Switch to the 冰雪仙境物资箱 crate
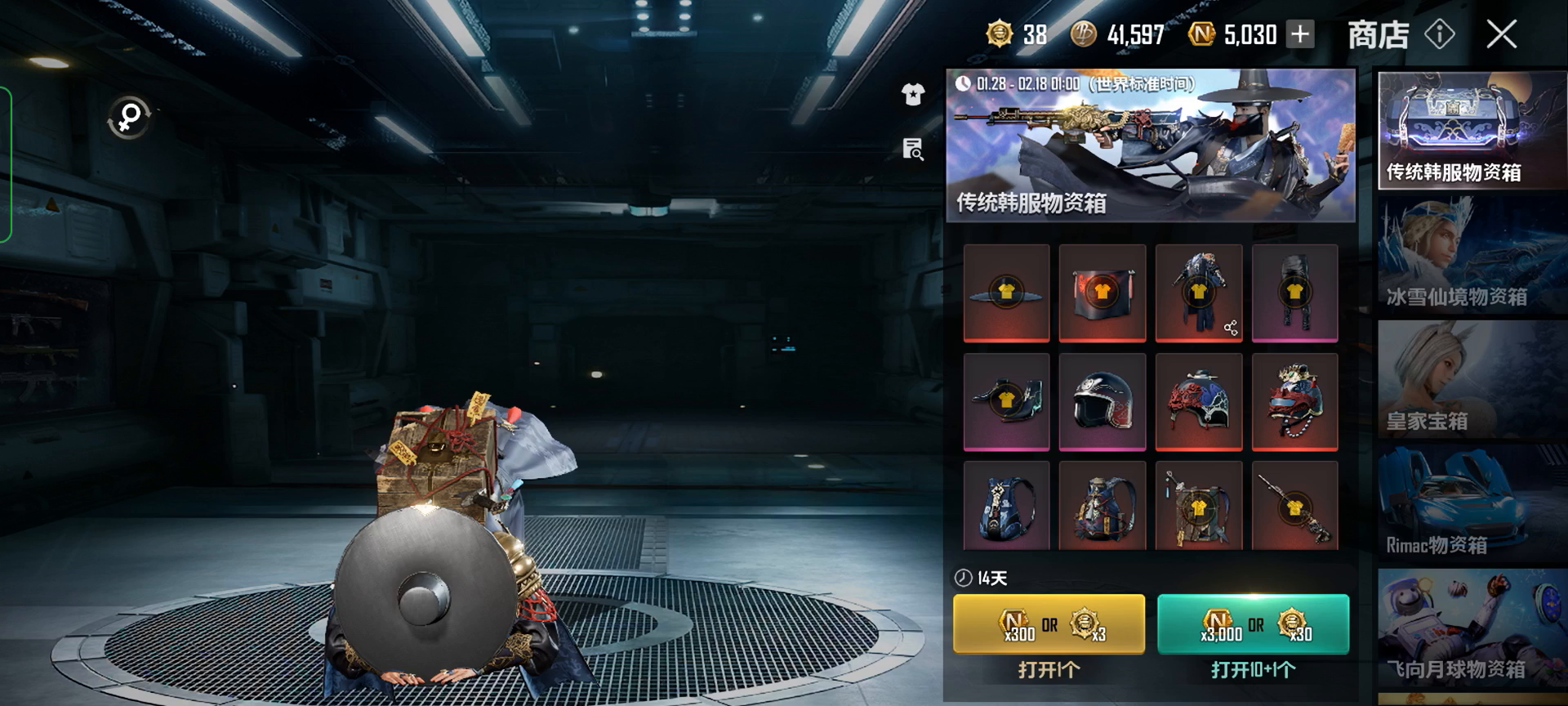1568x706 pixels. pos(1472,255)
